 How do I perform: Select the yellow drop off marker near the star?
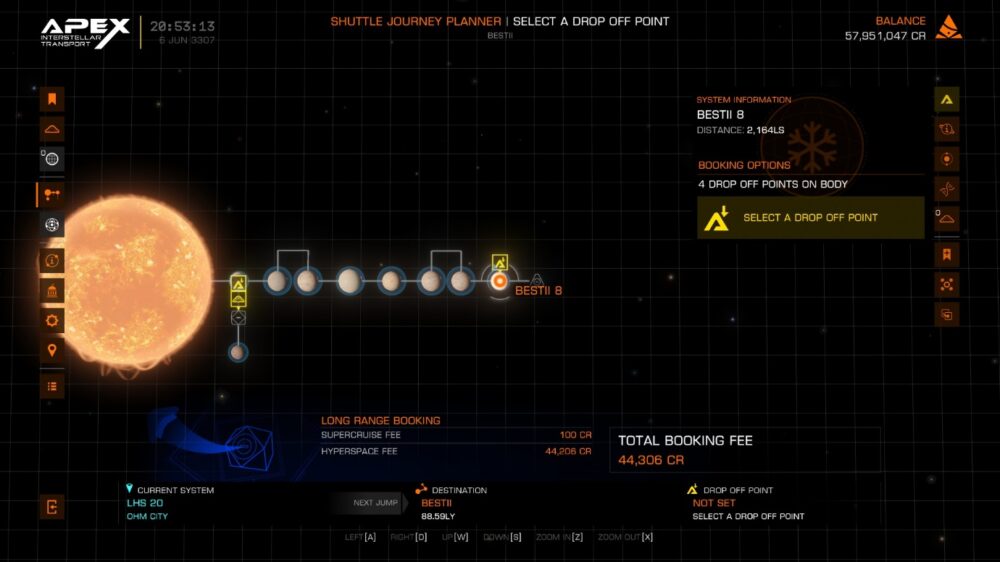(238, 284)
